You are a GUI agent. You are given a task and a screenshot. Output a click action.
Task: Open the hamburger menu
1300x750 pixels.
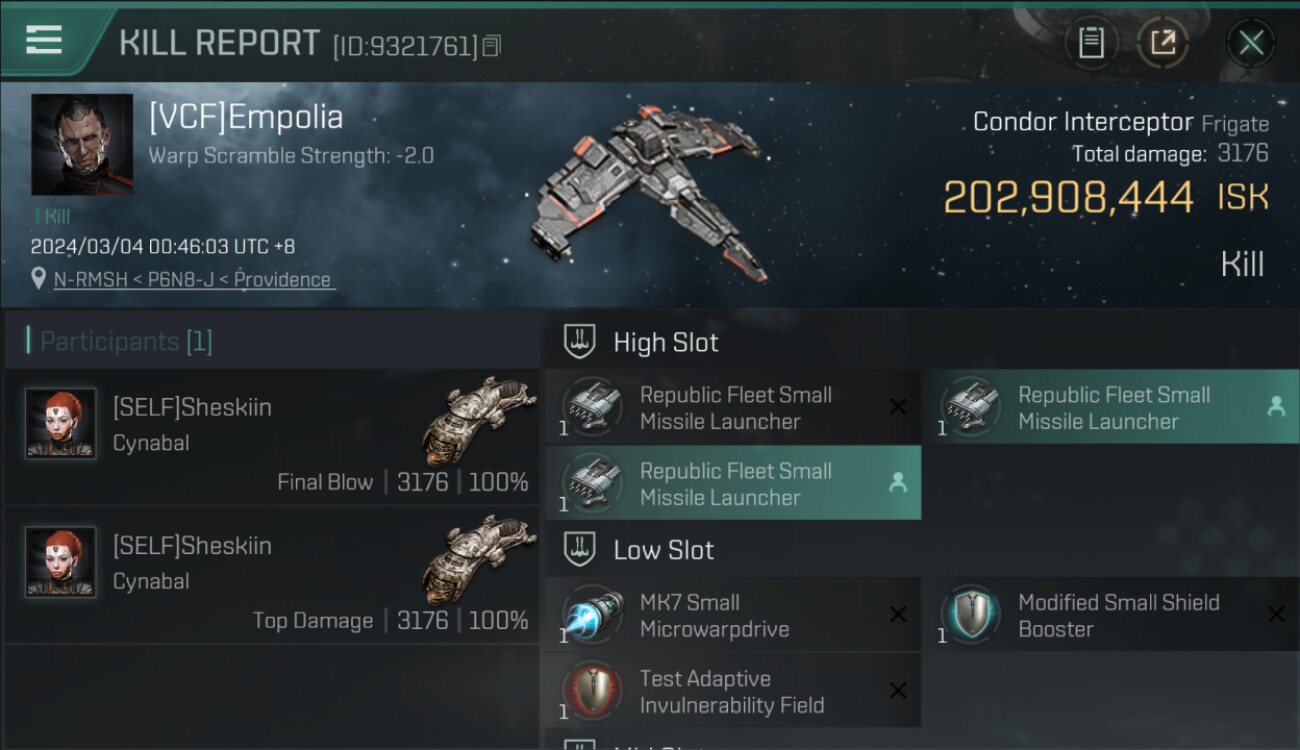pyautogui.click(x=45, y=40)
